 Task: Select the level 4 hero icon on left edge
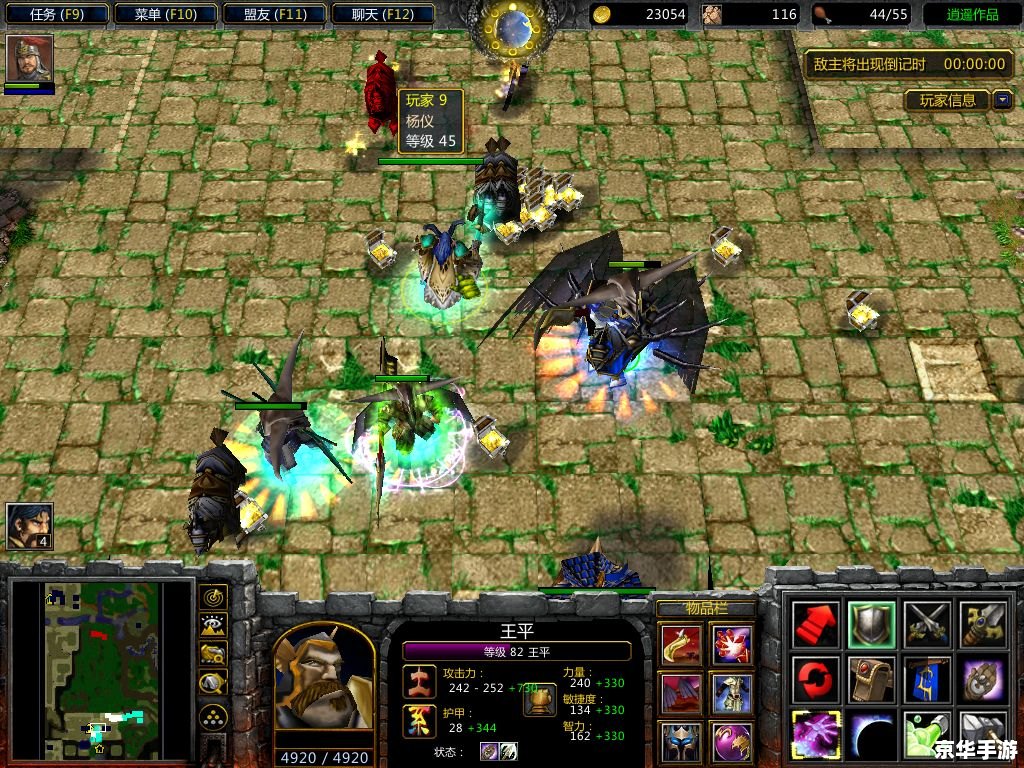pos(29,526)
